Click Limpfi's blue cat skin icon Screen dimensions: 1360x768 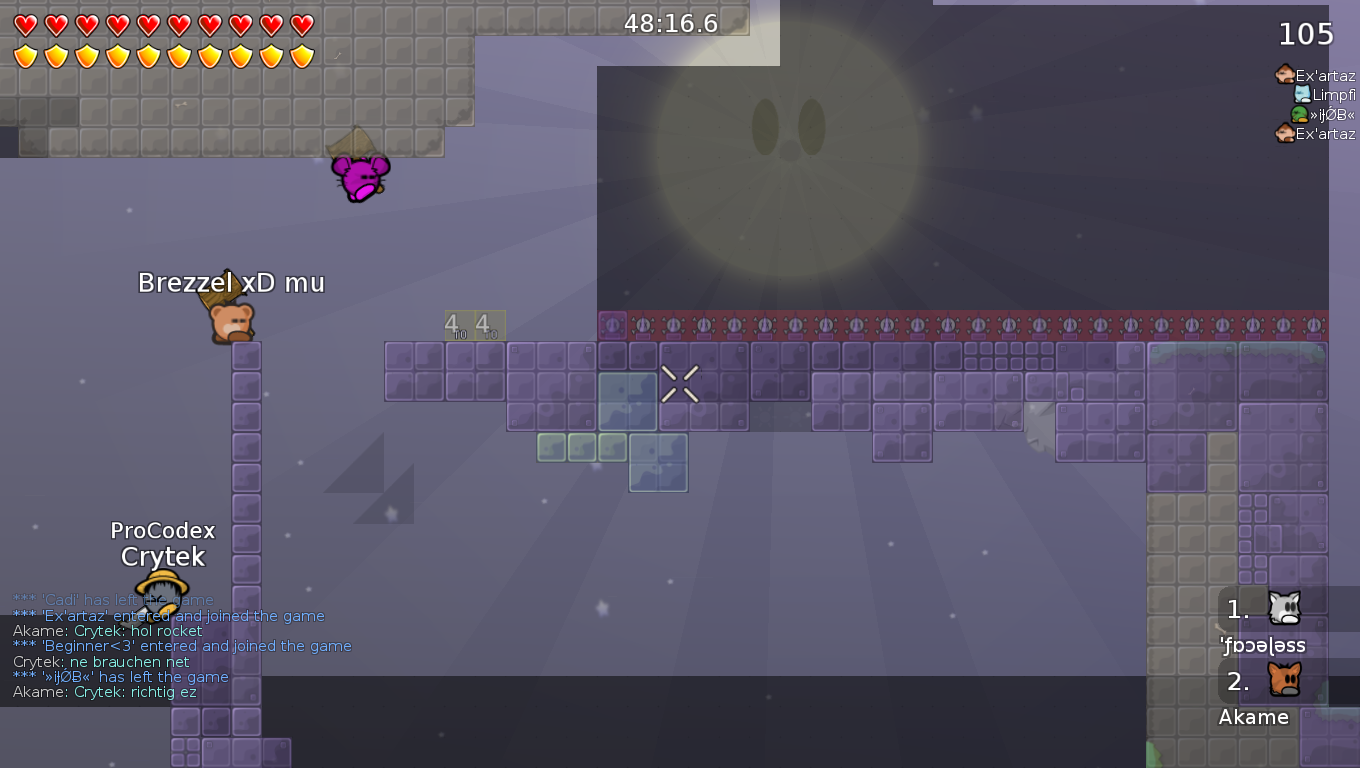1301,93
